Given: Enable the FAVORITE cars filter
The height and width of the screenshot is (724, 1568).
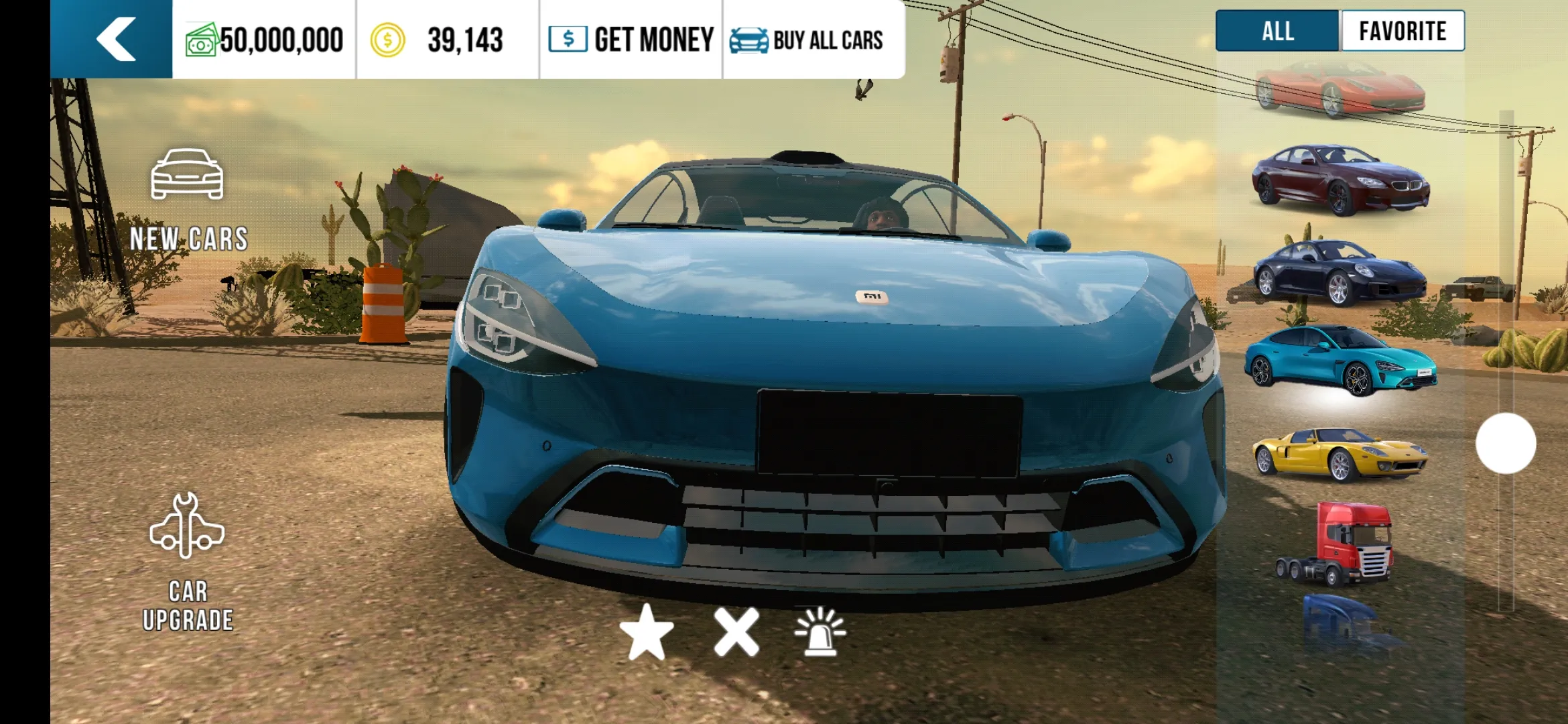Looking at the screenshot, I should 1402,31.
